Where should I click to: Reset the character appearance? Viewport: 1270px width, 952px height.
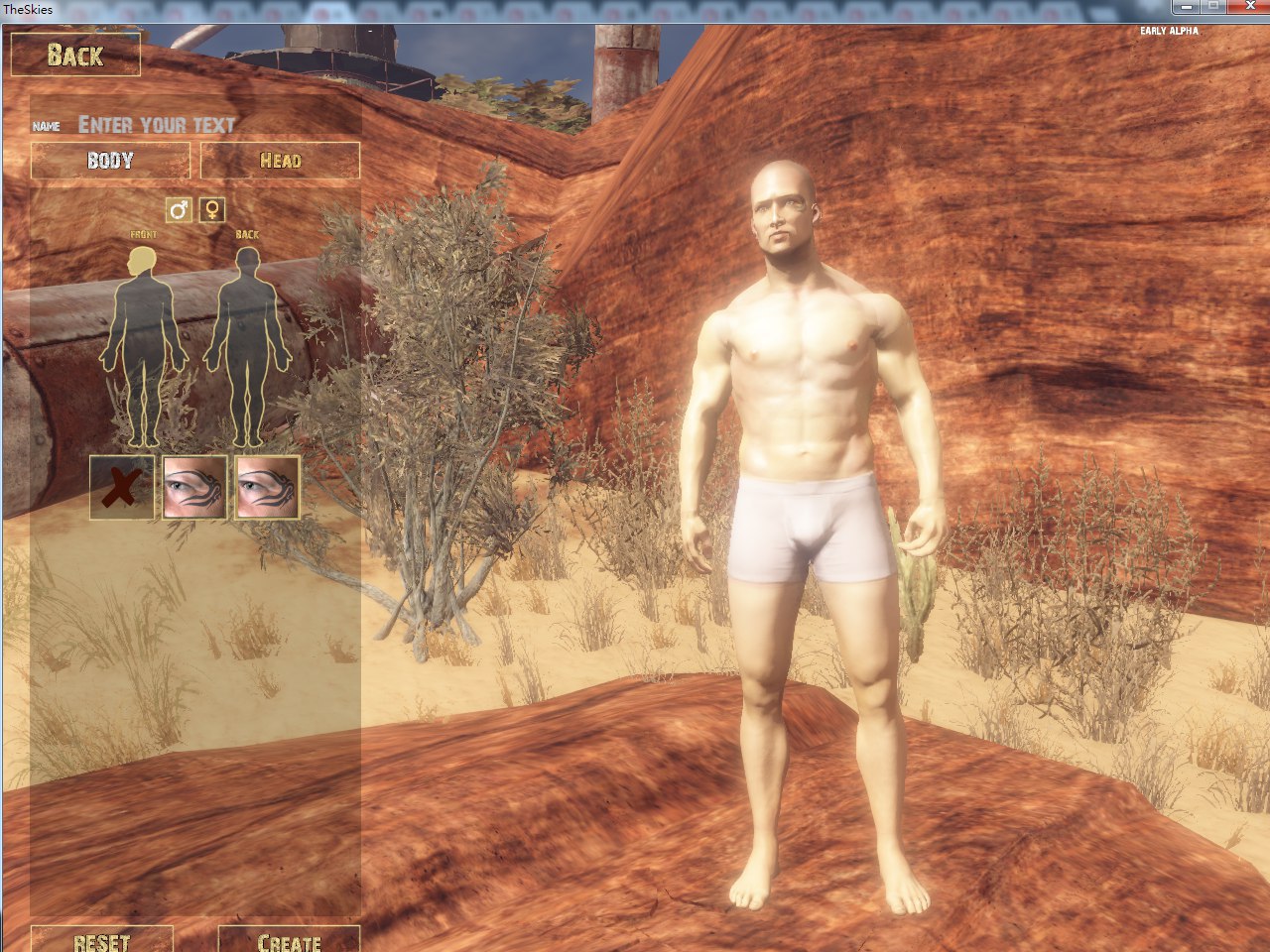tap(101, 940)
